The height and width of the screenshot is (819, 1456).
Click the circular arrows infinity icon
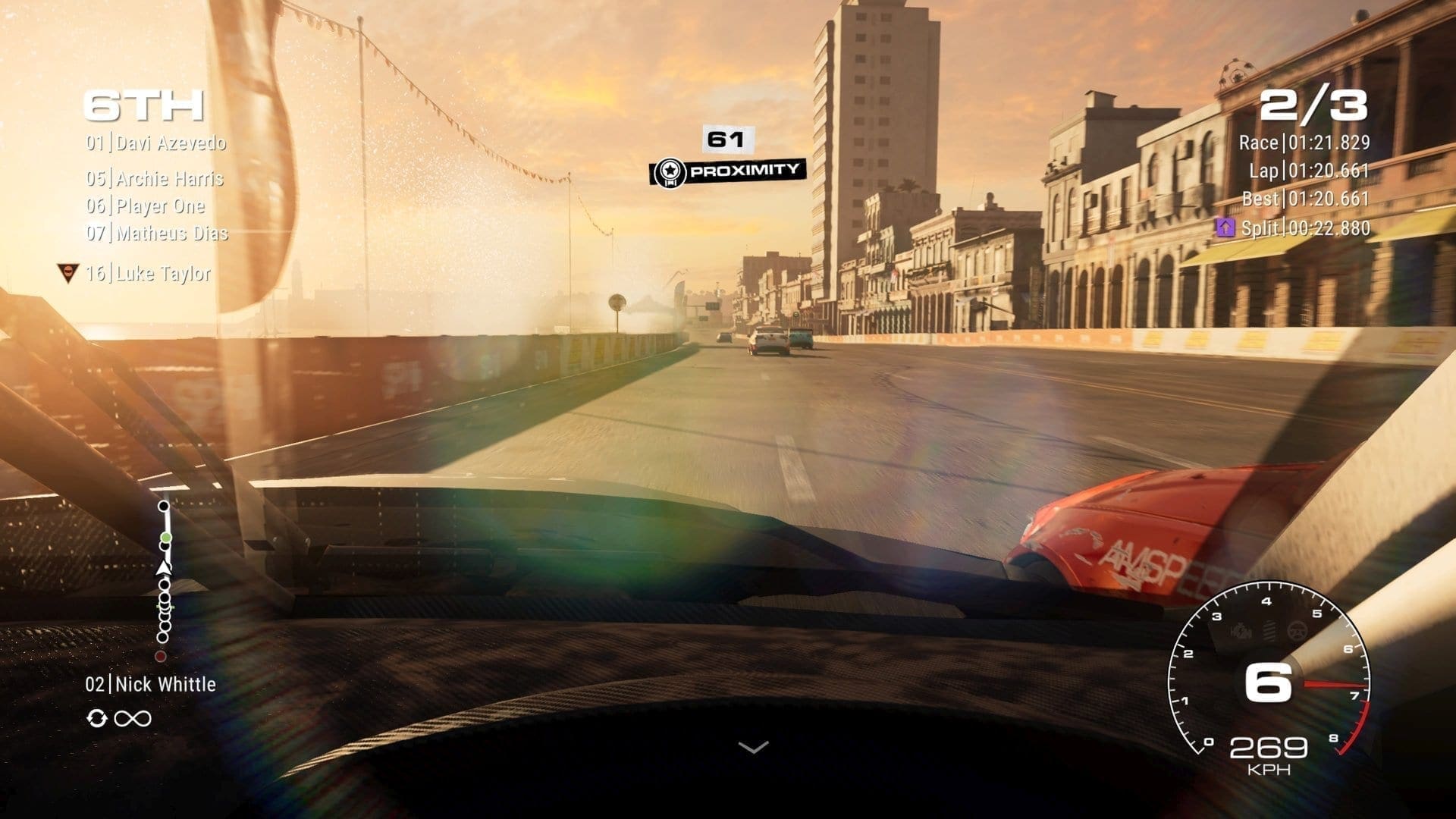pos(119,717)
